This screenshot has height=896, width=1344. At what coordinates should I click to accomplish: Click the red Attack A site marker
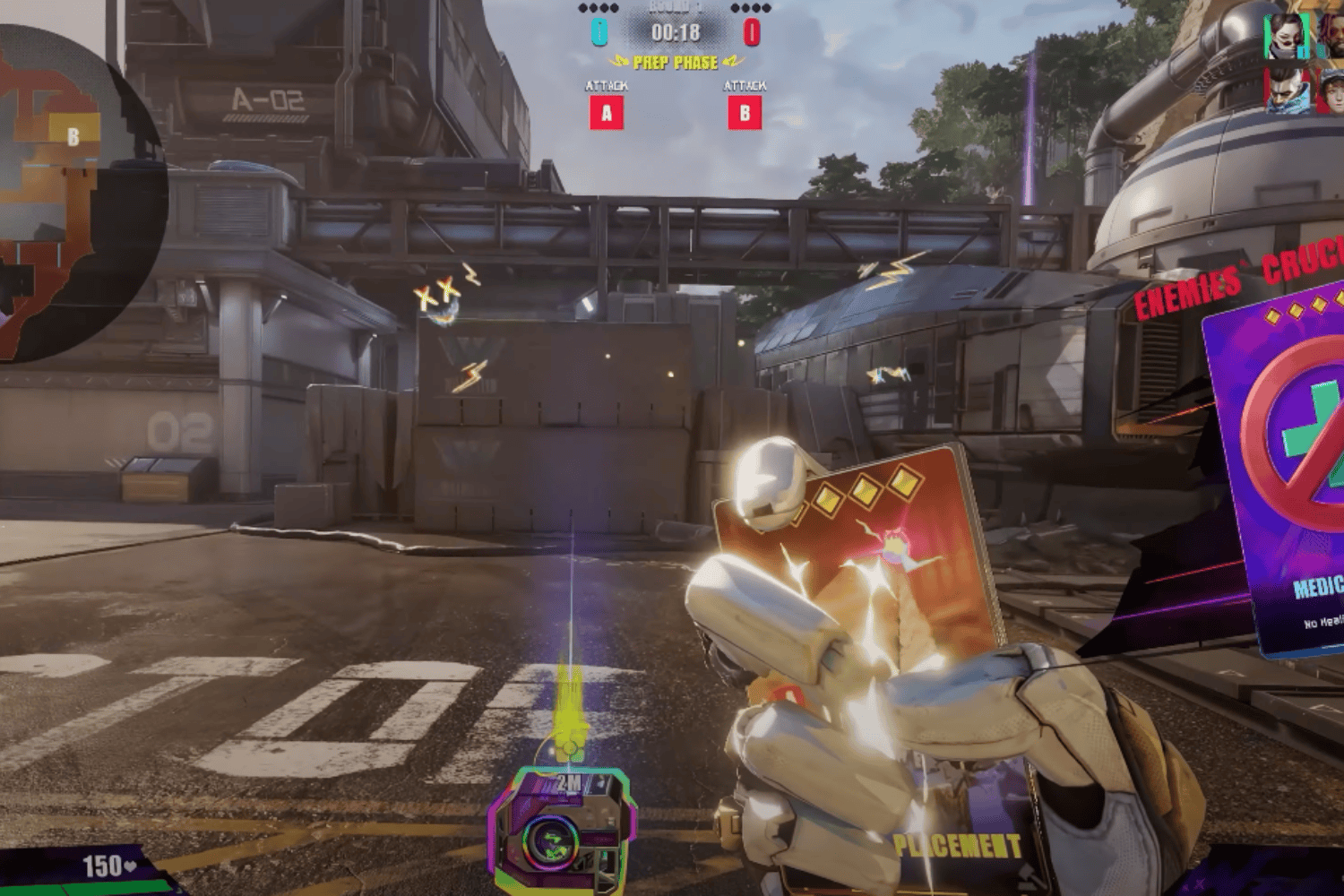(606, 114)
